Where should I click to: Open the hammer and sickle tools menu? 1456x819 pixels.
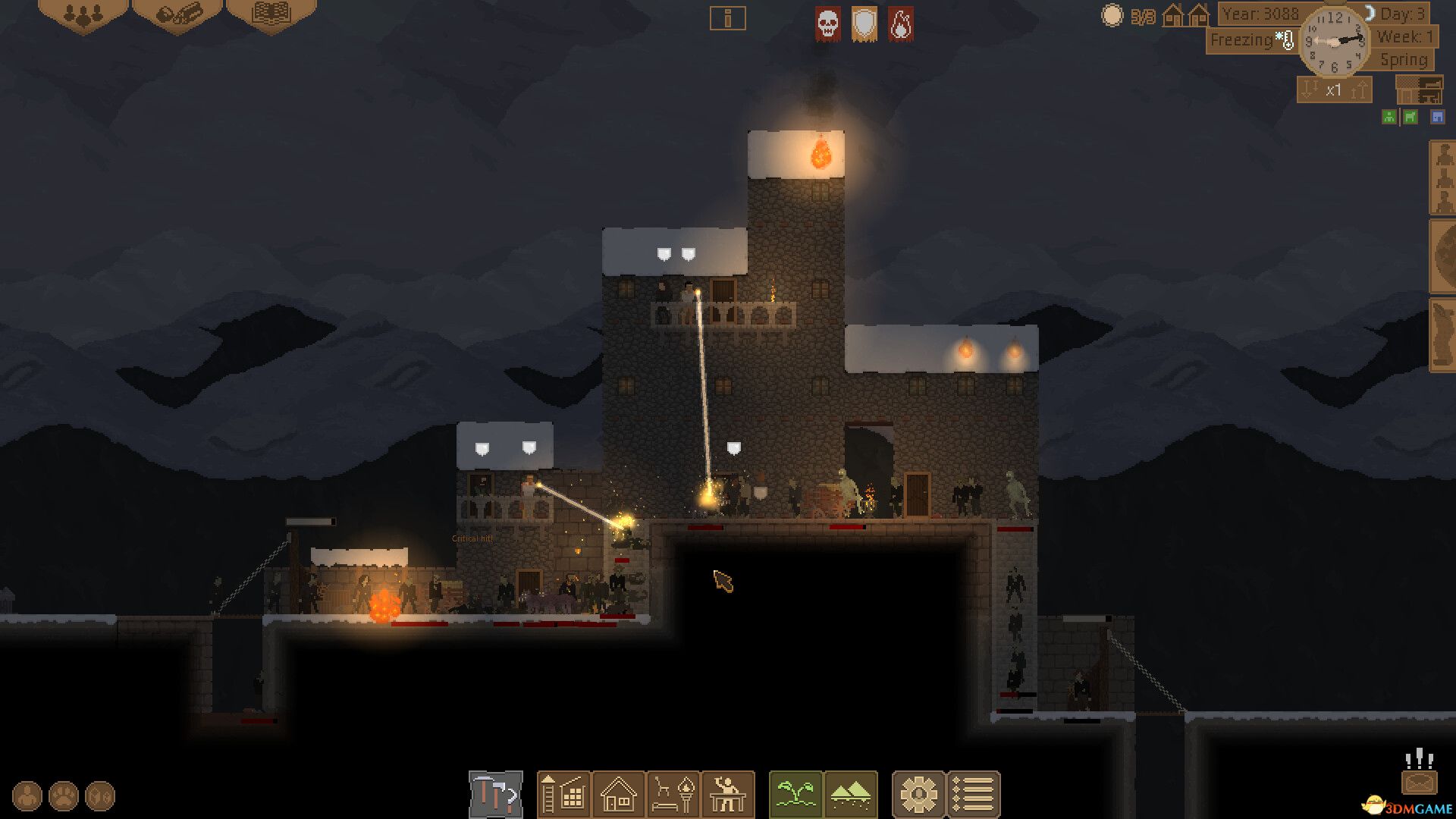pyautogui.click(x=496, y=795)
